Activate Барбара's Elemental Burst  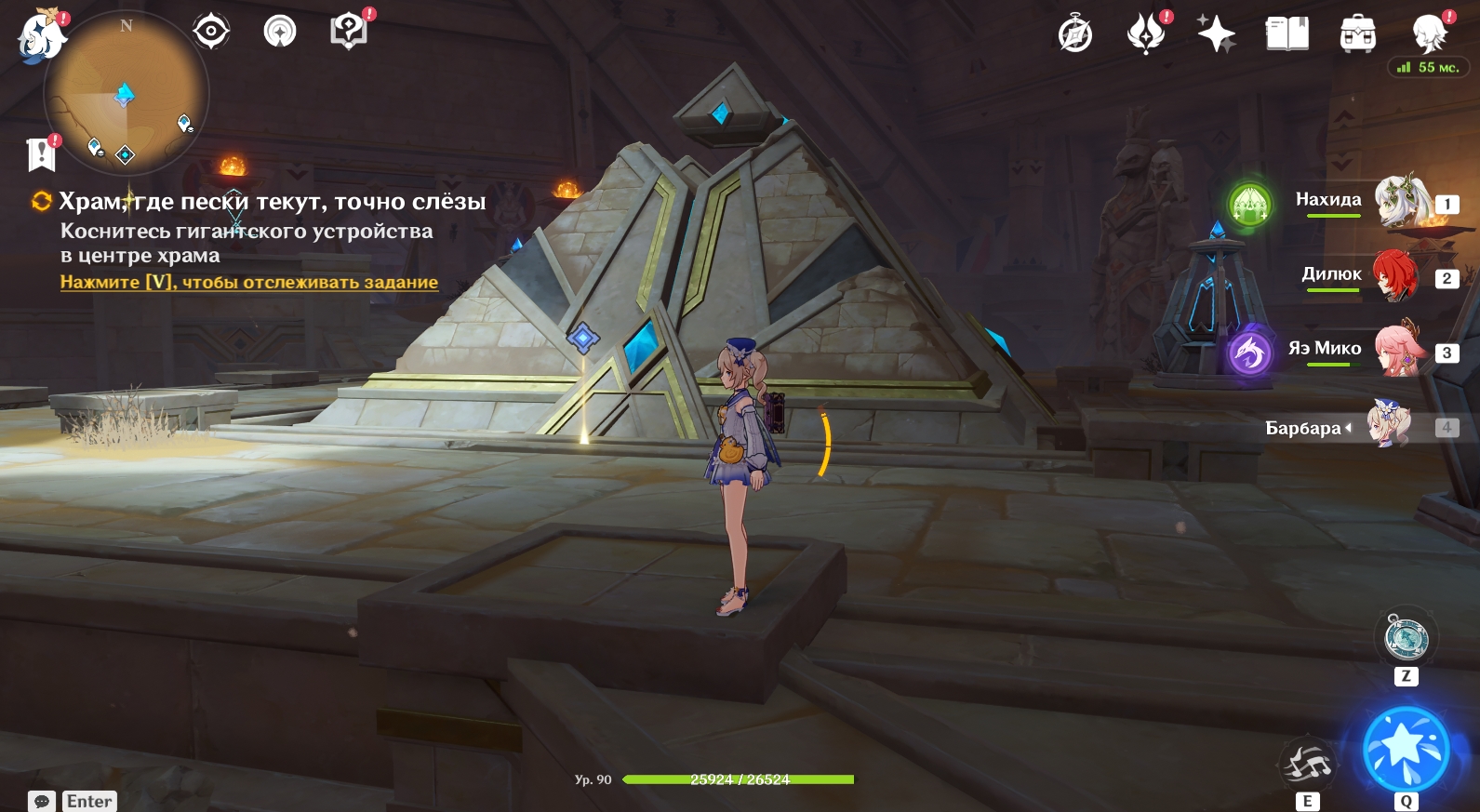point(1406,750)
